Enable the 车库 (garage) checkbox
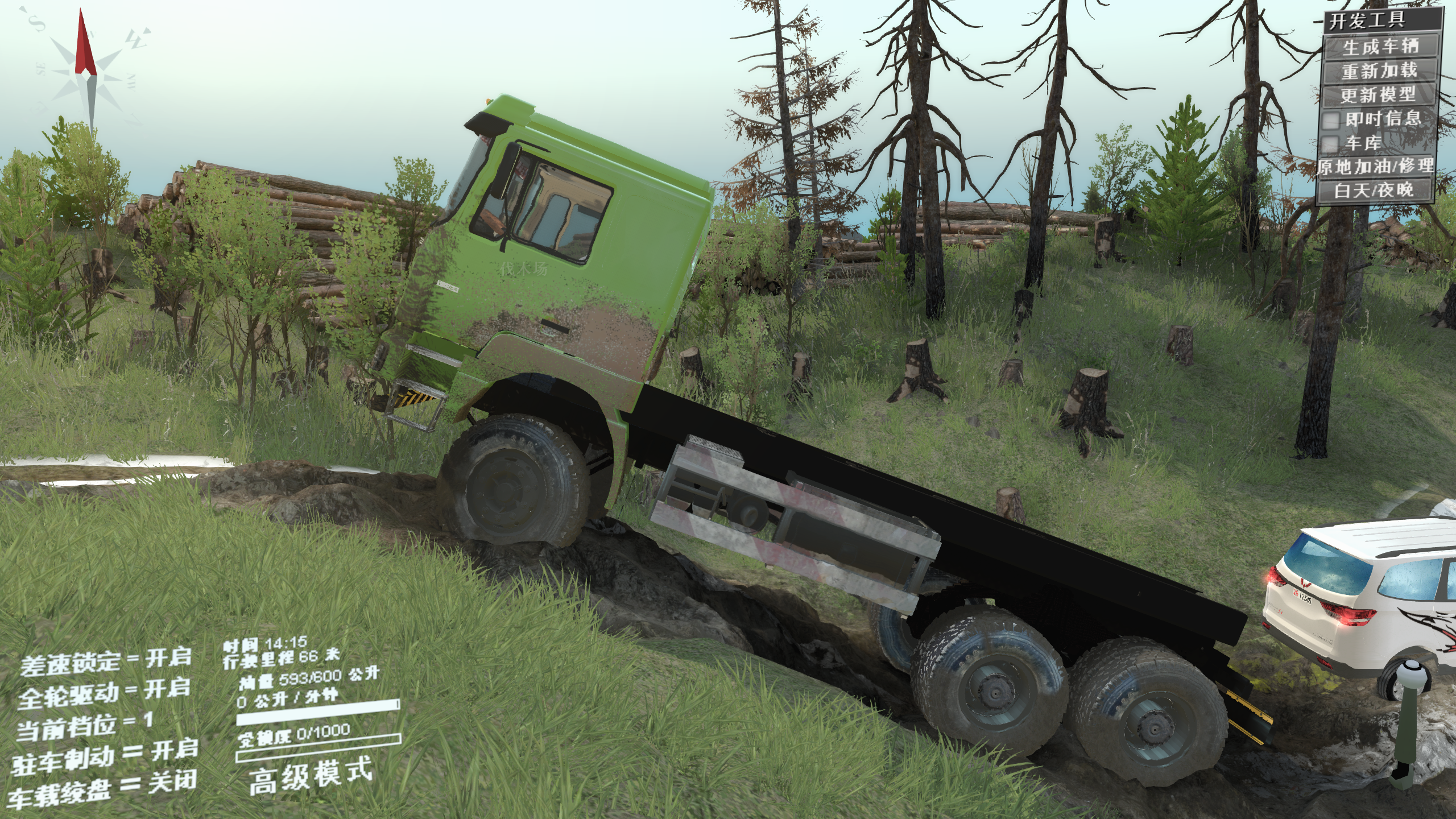The height and width of the screenshot is (819, 1456). point(1330,144)
